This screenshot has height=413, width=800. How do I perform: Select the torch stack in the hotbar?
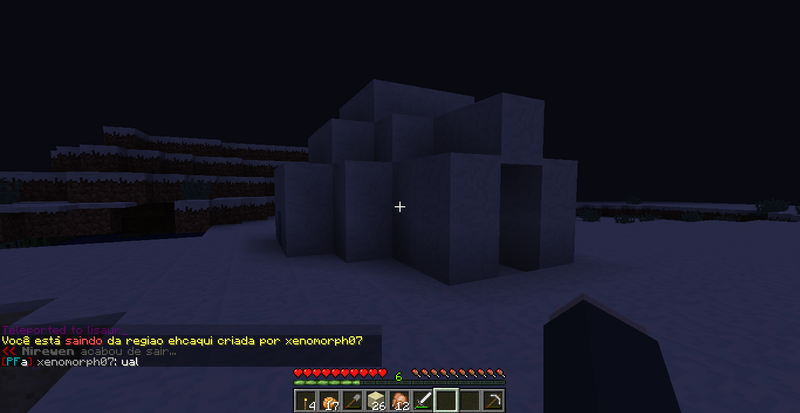(x=304, y=401)
